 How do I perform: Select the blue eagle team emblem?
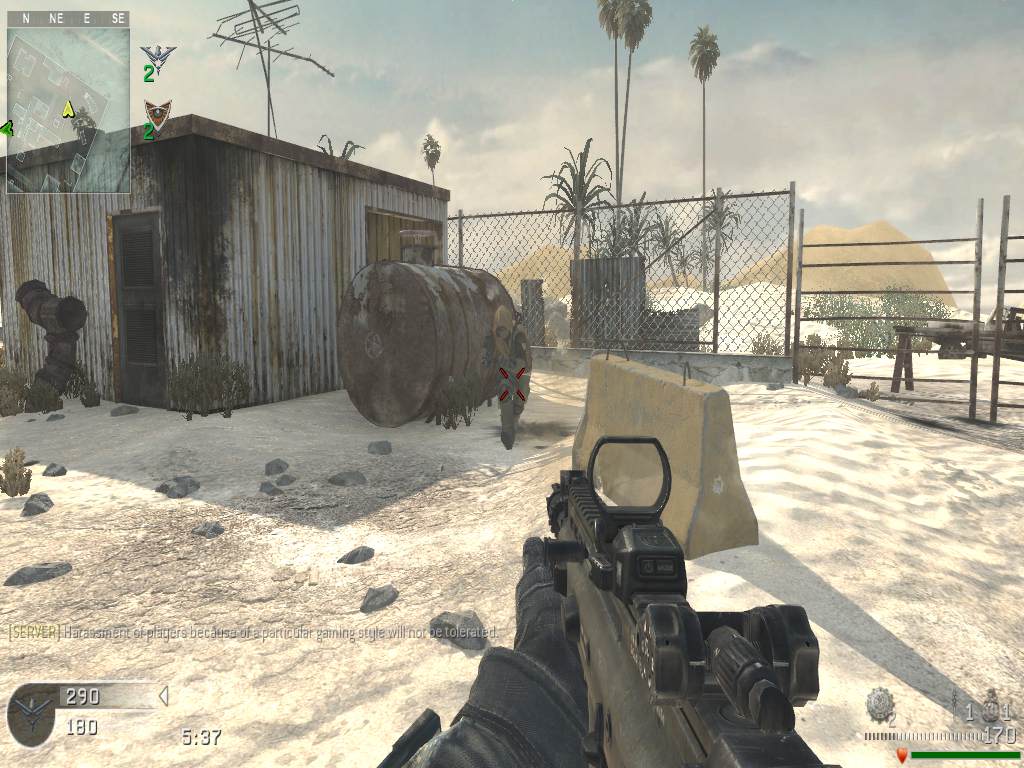coord(157,55)
